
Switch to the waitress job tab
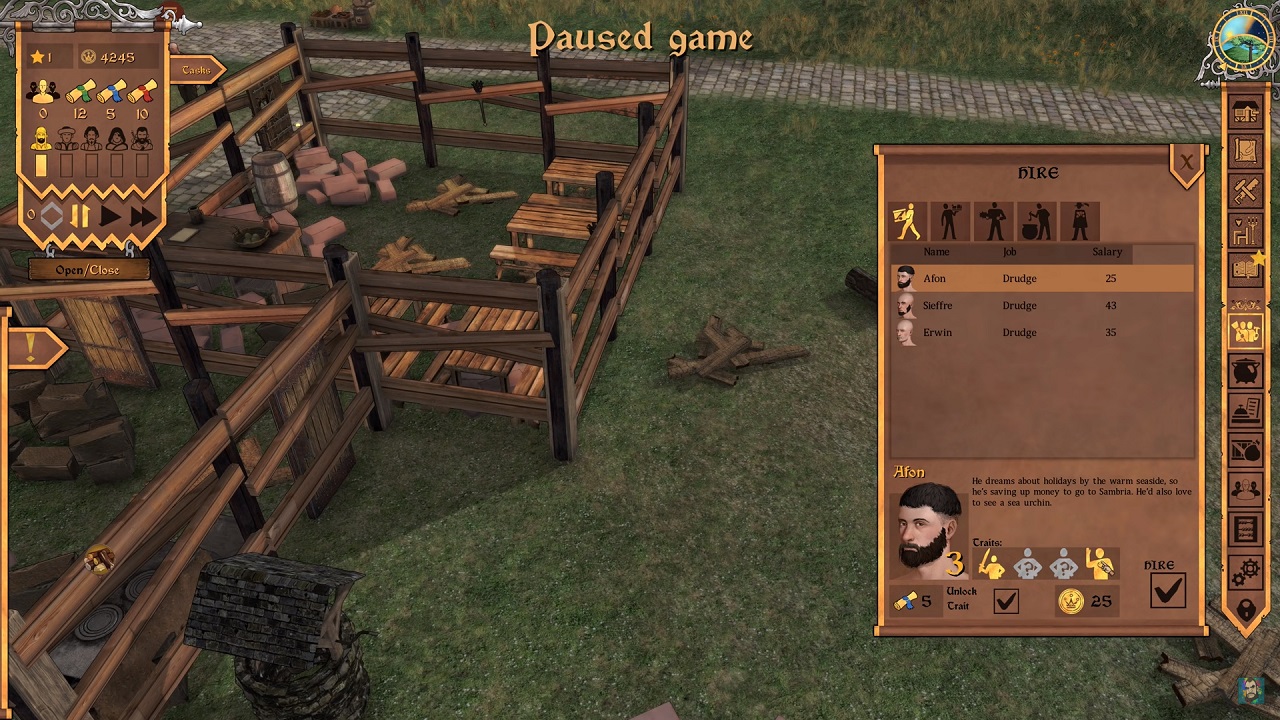tap(1080, 222)
